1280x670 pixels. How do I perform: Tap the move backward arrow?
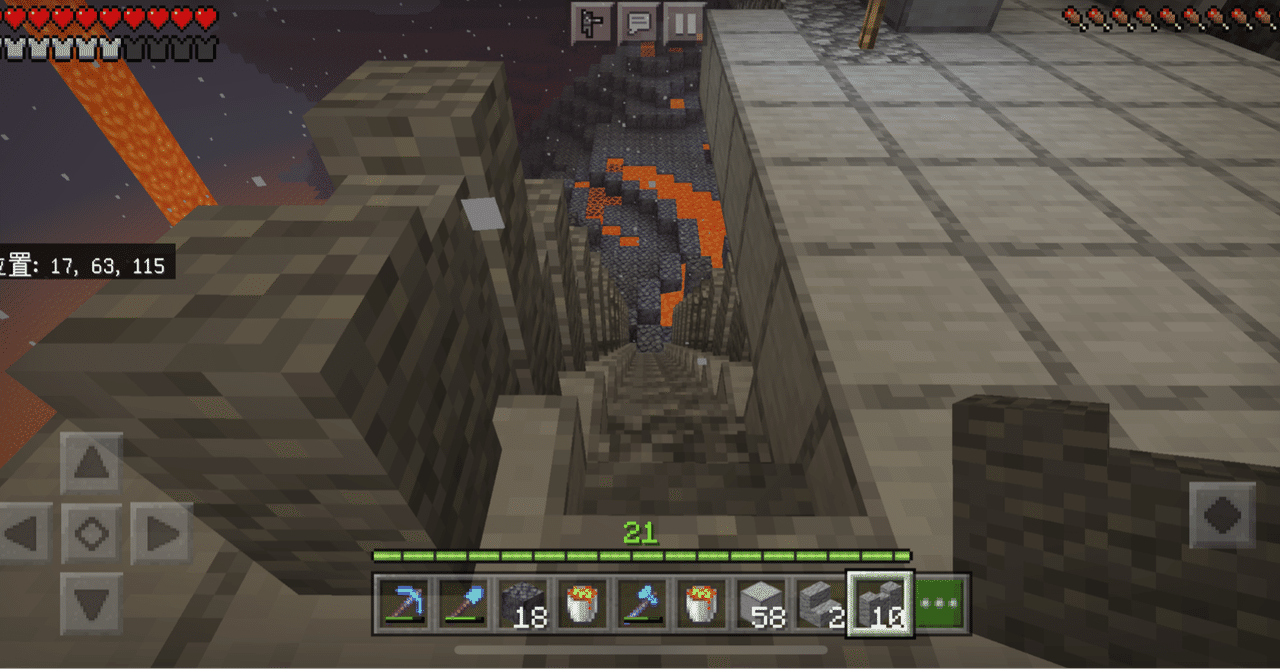[x=92, y=603]
